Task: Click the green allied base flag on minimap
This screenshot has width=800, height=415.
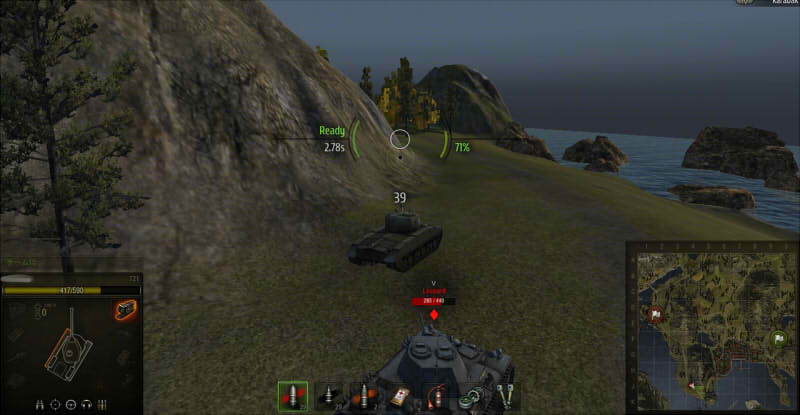Action: 778,340
